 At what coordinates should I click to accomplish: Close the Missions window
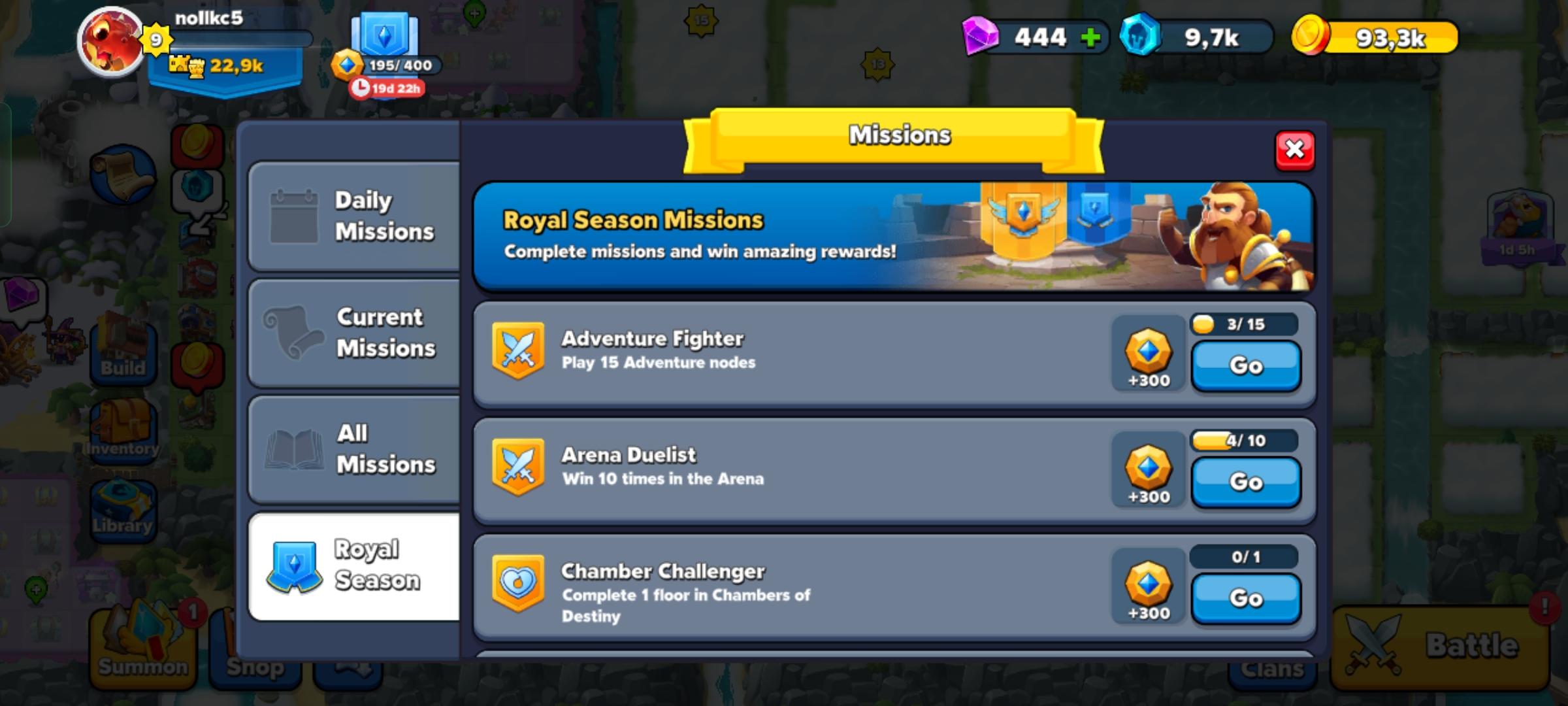[1297, 151]
